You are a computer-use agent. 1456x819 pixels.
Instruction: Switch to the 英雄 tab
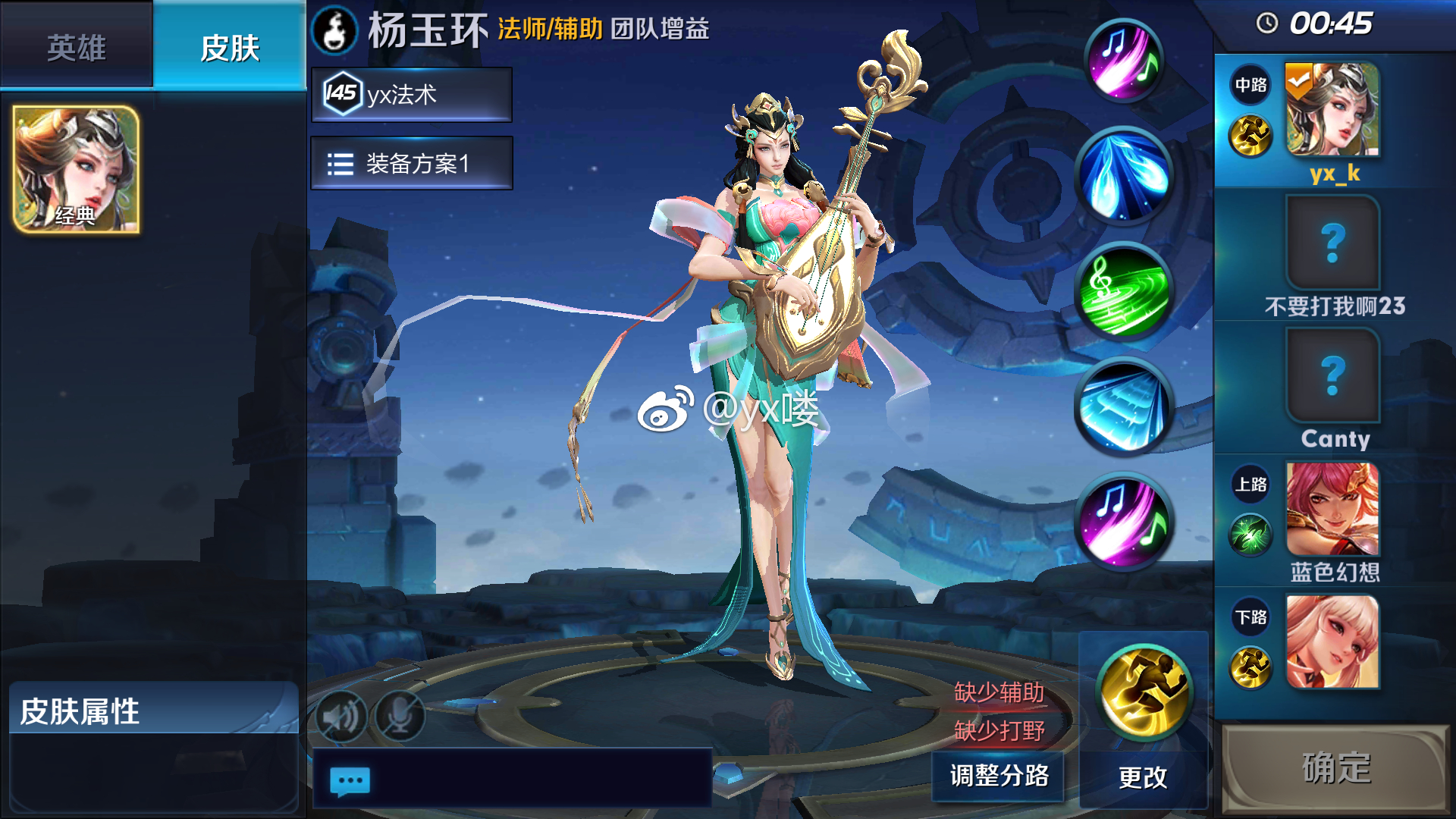pos(76,45)
